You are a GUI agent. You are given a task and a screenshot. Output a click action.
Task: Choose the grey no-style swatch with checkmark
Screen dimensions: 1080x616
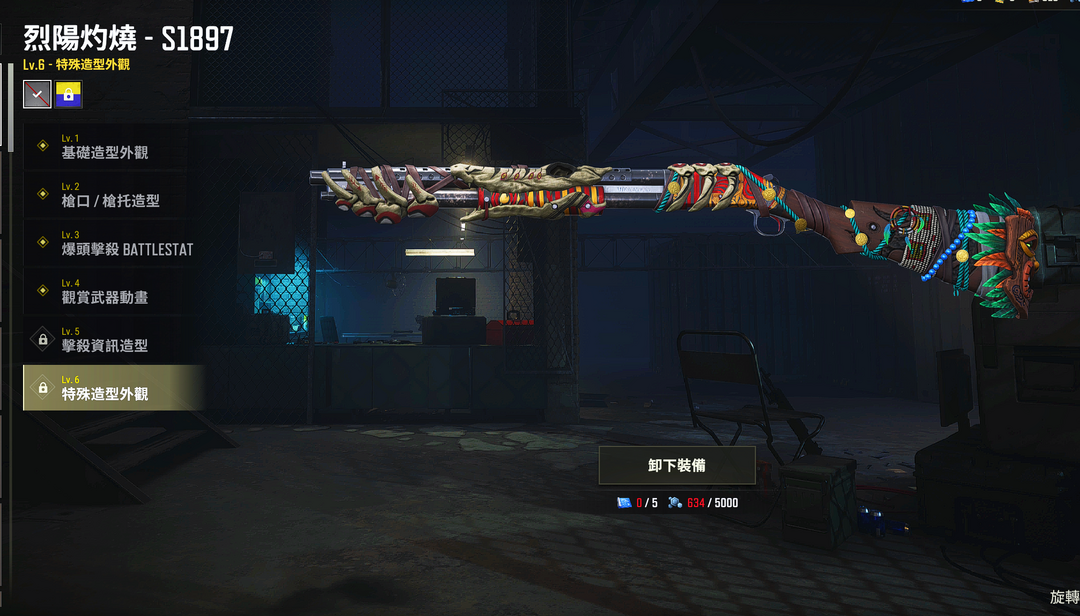coord(38,95)
